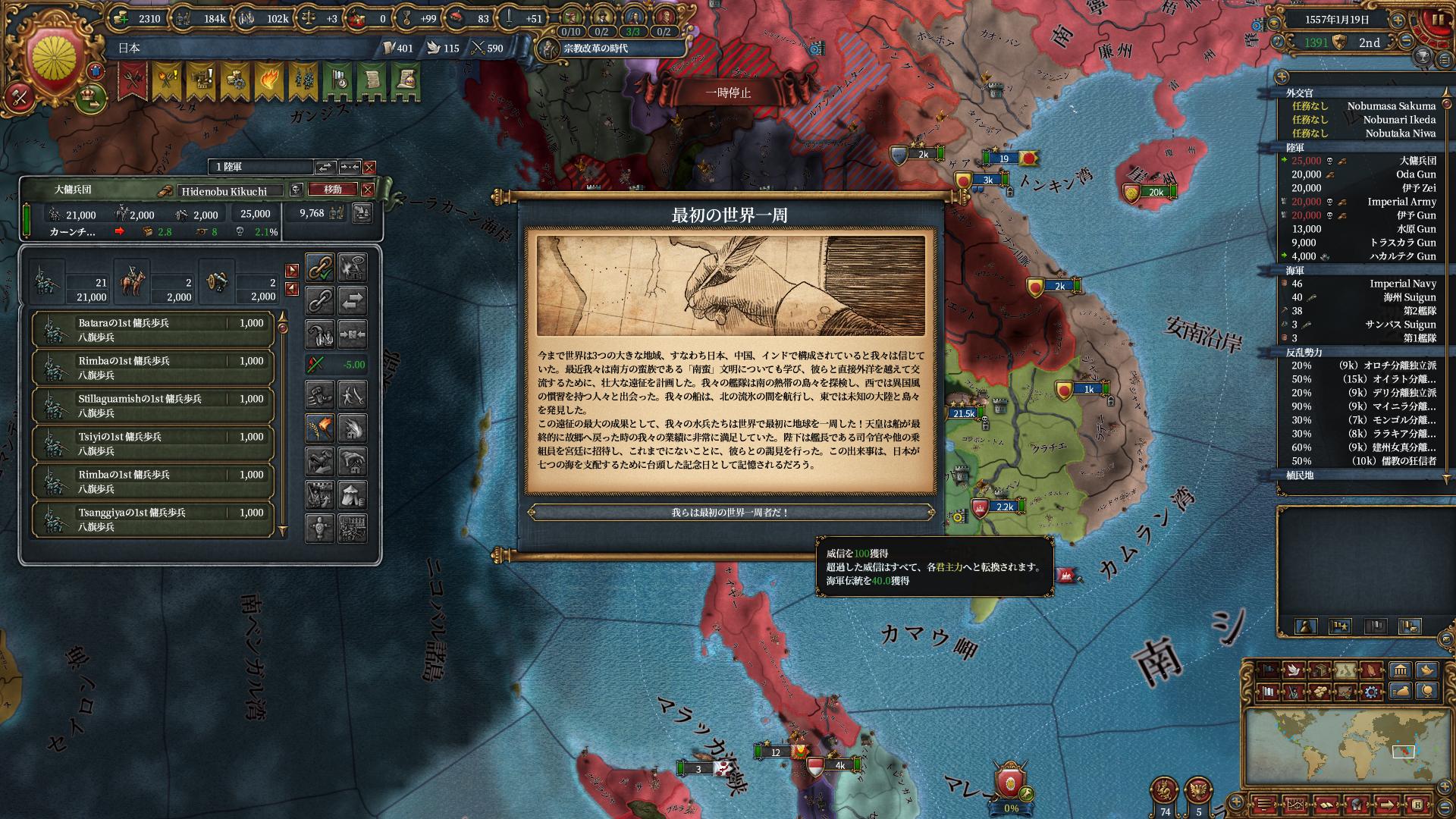
Task: Select the Tsanggiya 1st mercenary infantry regiment
Action: (x=152, y=519)
